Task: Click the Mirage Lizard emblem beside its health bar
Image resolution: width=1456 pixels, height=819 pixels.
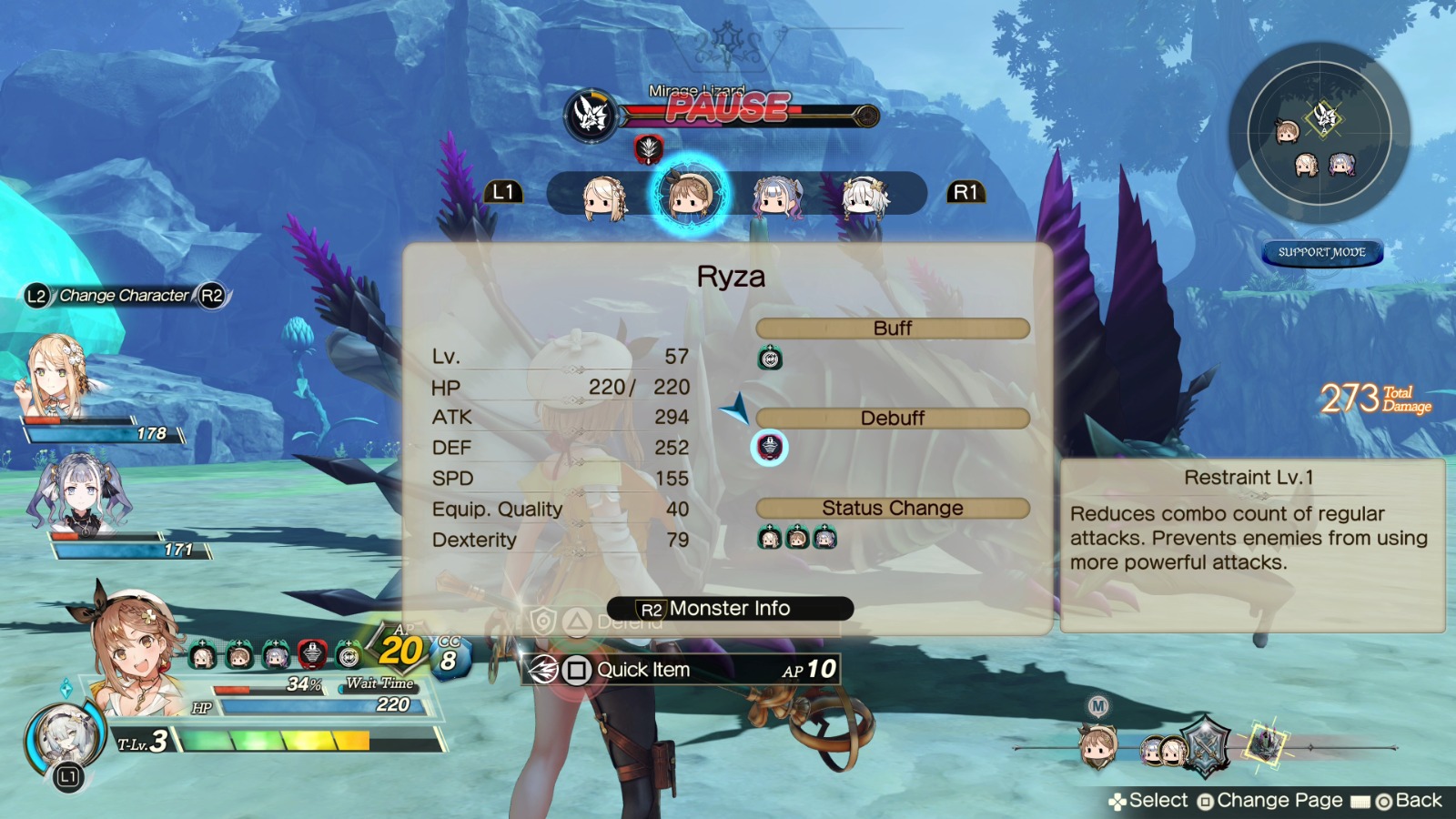Action: [590, 115]
